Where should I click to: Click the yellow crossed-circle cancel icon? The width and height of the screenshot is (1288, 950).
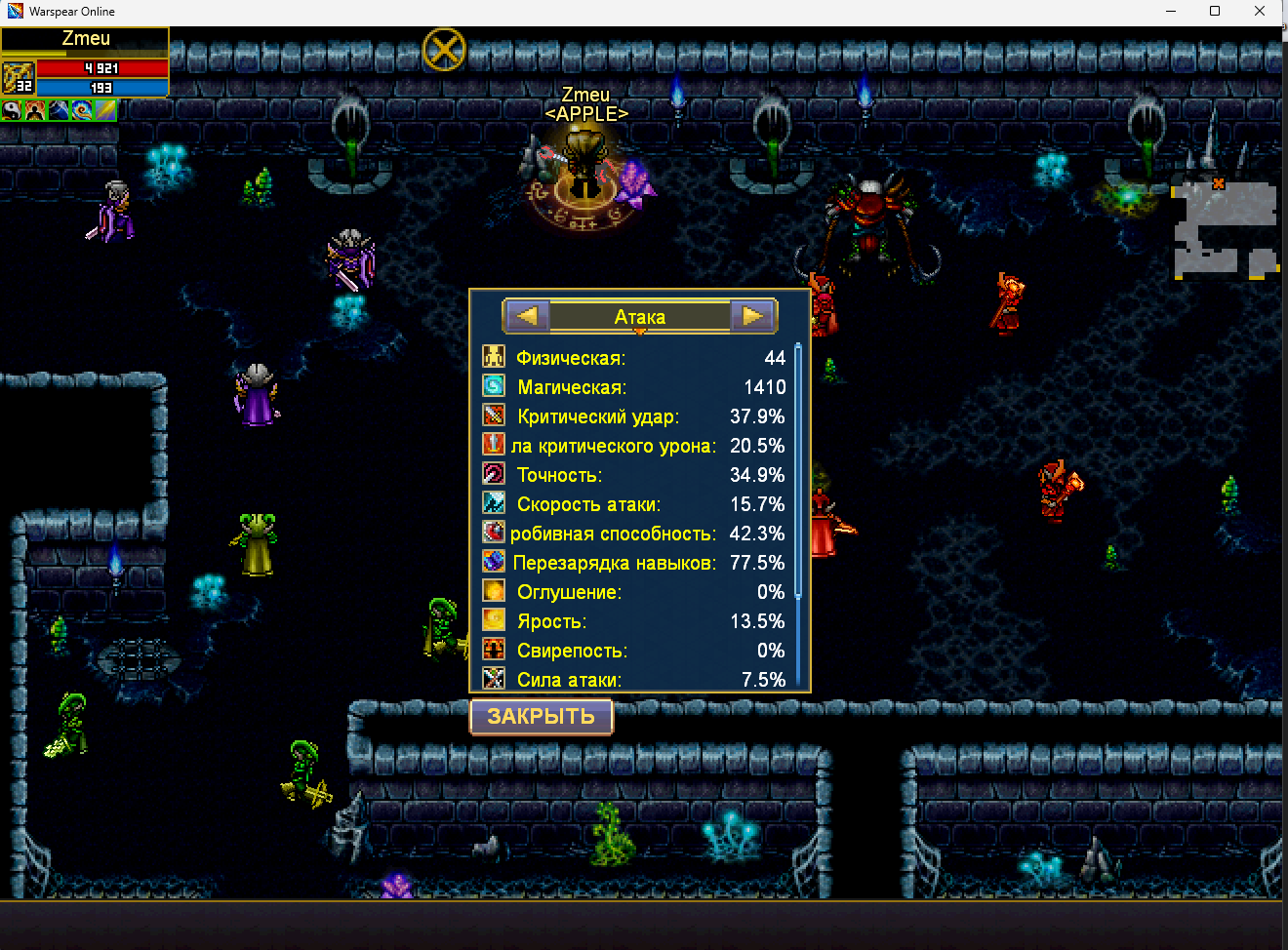pyautogui.click(x=444, y=49)
